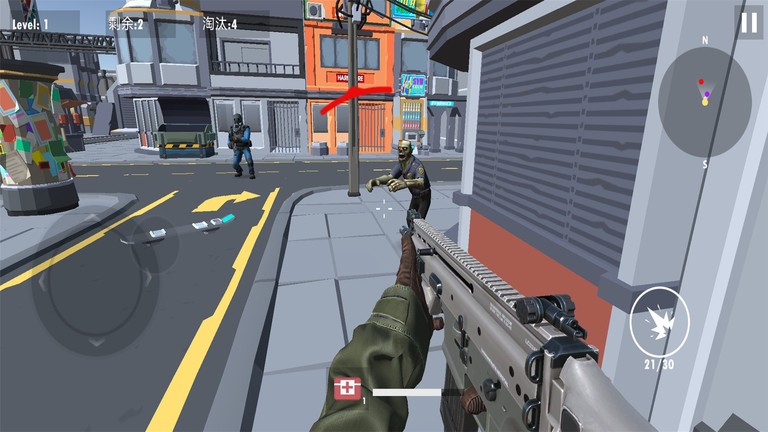Viewport: 768px width, 432px height.
Task: Tap the fire weapon button
Action: (659, 319)
